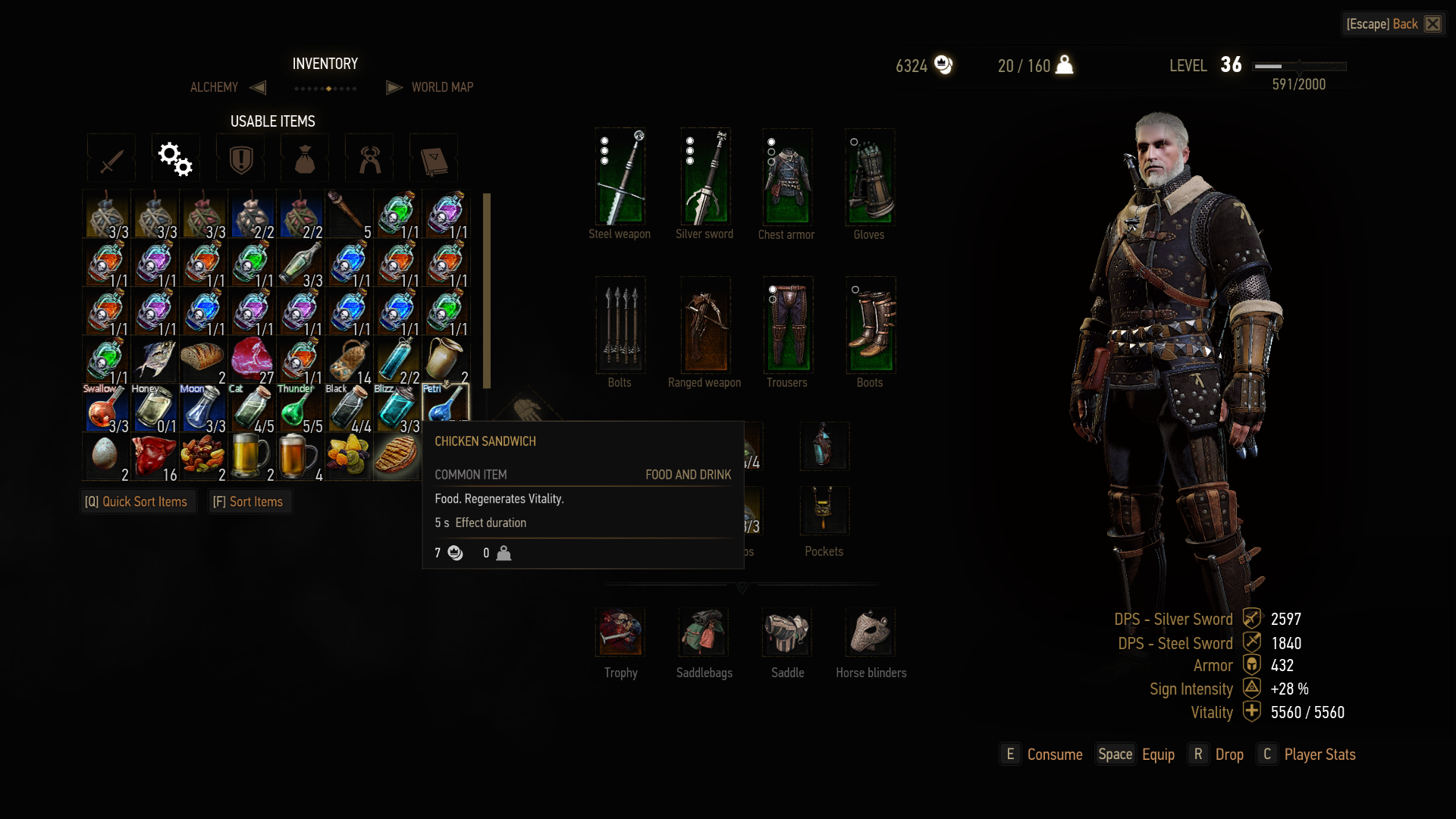
Task: Select the Horse blinders slot
Action: pyautogui.click(x=871, y=632)
